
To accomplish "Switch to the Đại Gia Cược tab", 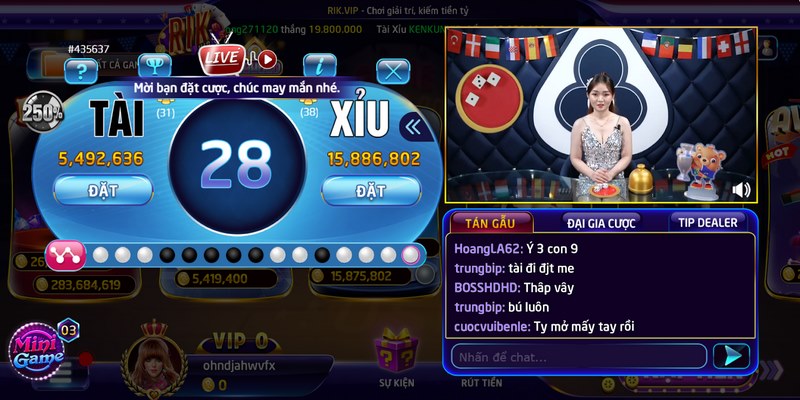I will [600, 223].
